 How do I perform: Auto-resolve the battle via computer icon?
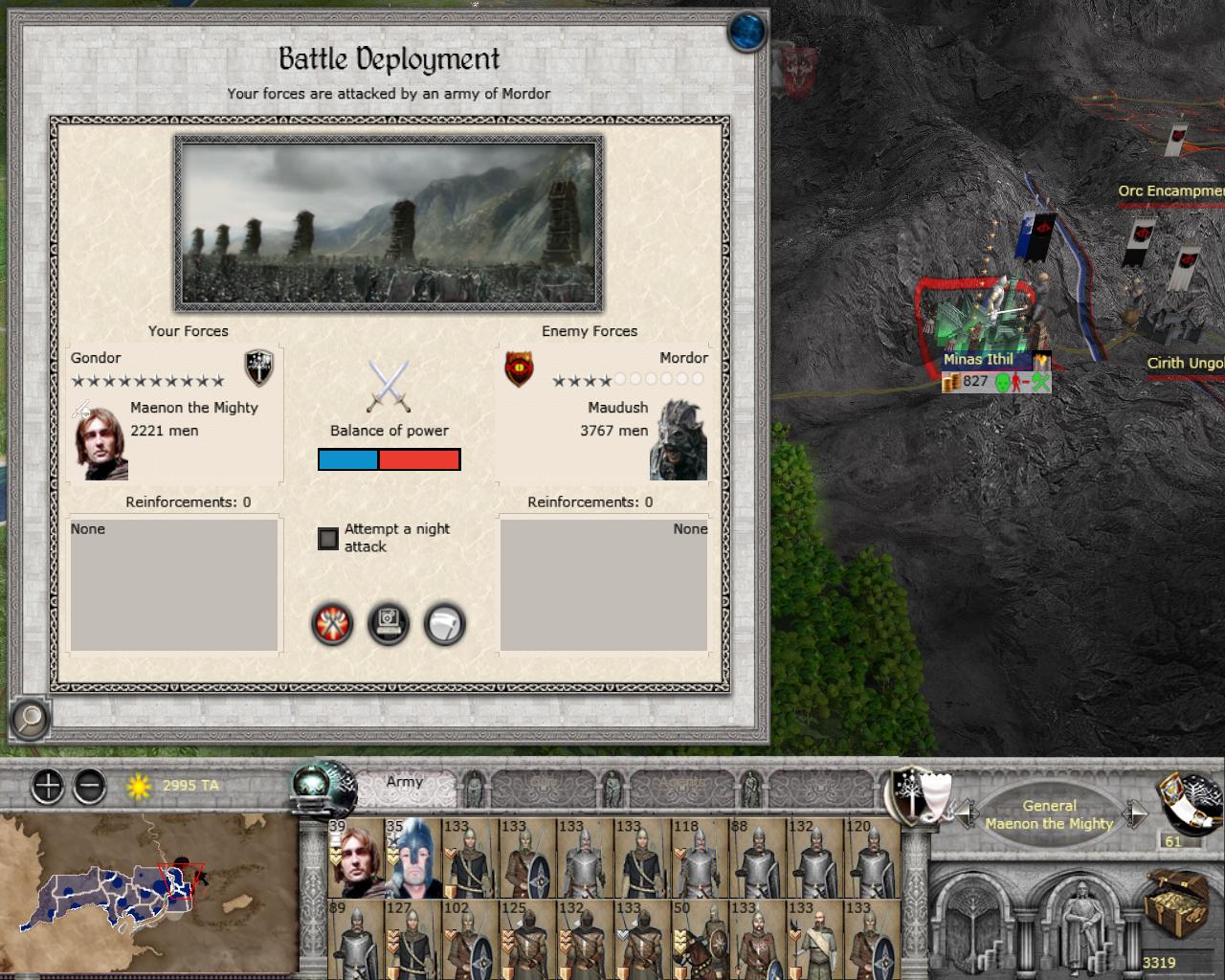click(x=389, y=625)
